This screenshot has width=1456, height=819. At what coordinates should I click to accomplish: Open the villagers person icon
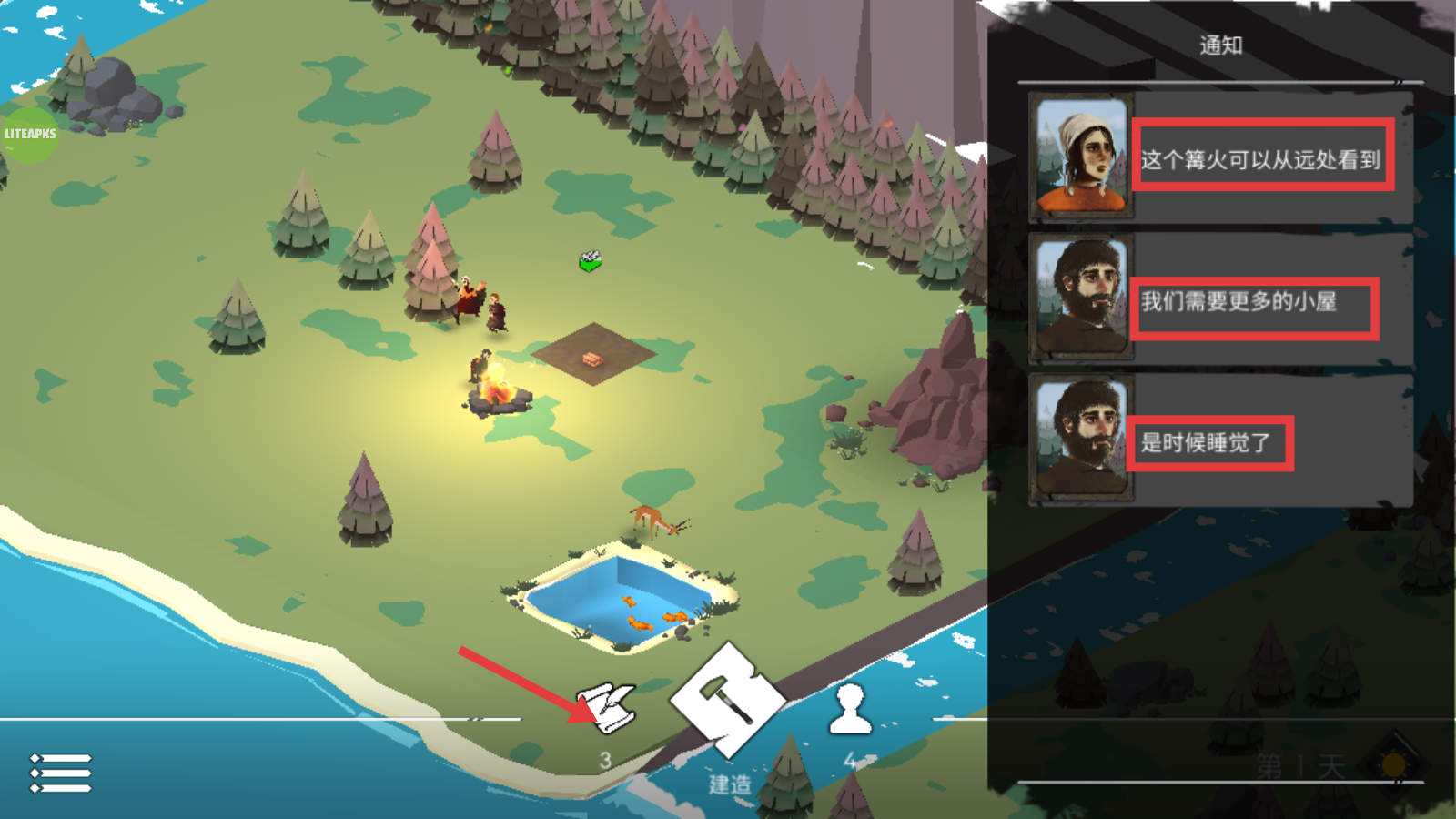click(850, 710)
